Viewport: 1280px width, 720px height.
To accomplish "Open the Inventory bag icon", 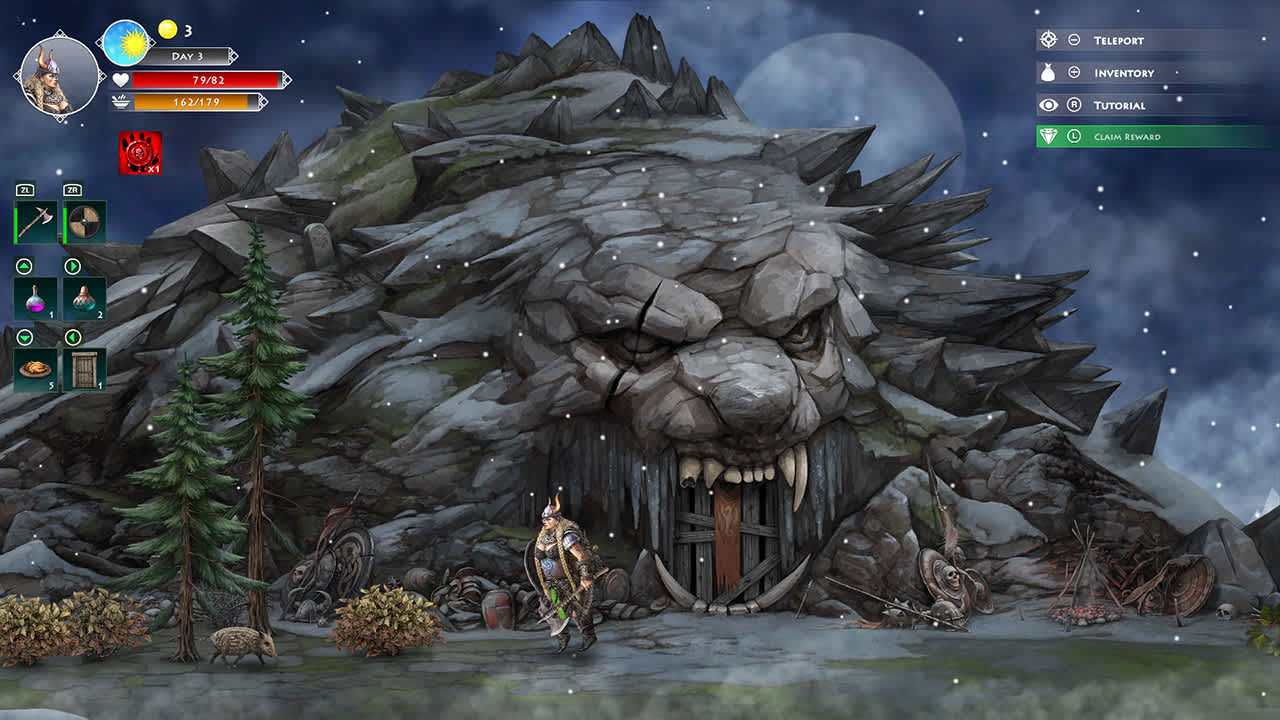I will 1048,72.
